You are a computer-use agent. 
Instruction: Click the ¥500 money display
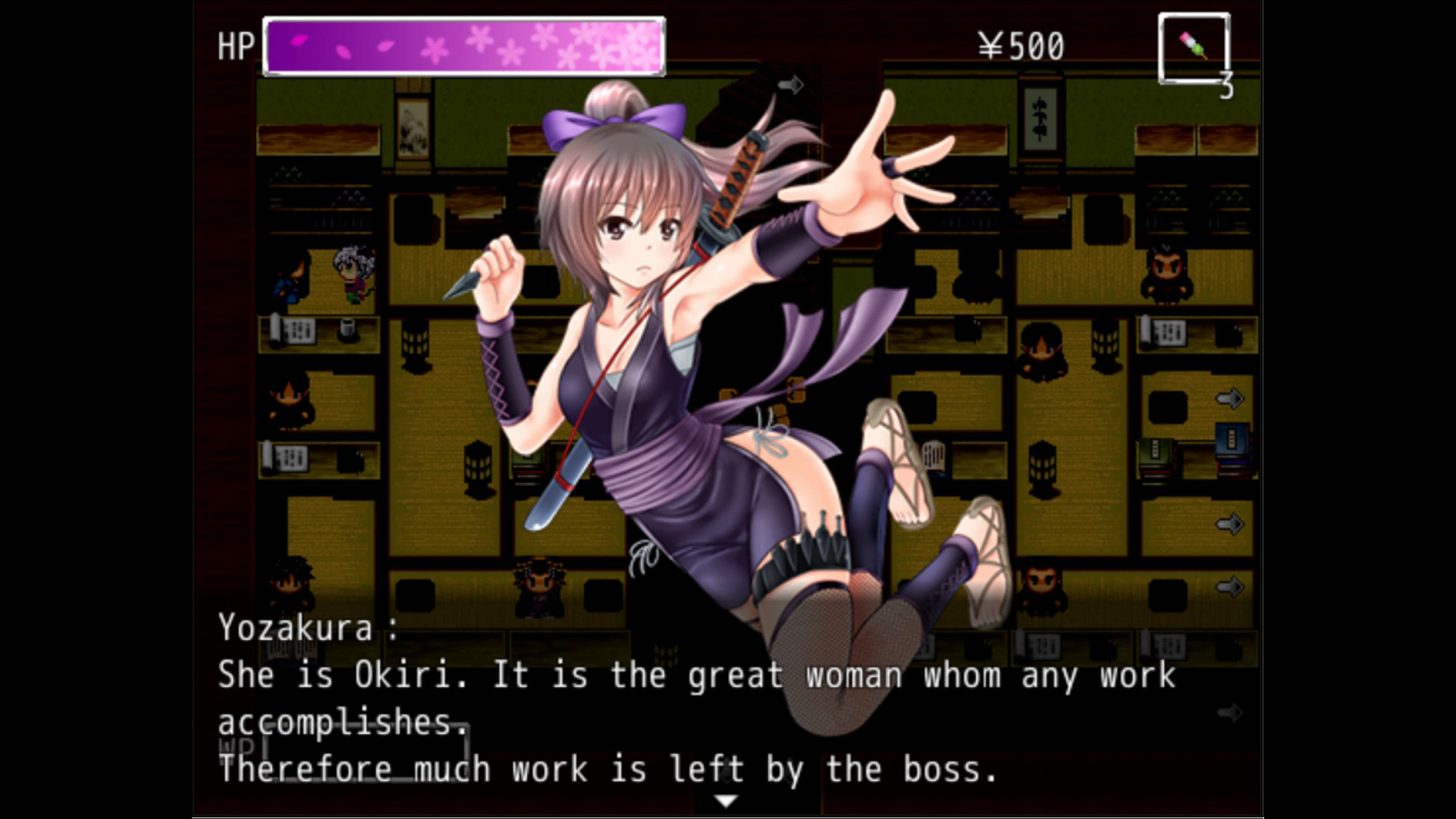pyautogui.click(x=1021, y=45)
